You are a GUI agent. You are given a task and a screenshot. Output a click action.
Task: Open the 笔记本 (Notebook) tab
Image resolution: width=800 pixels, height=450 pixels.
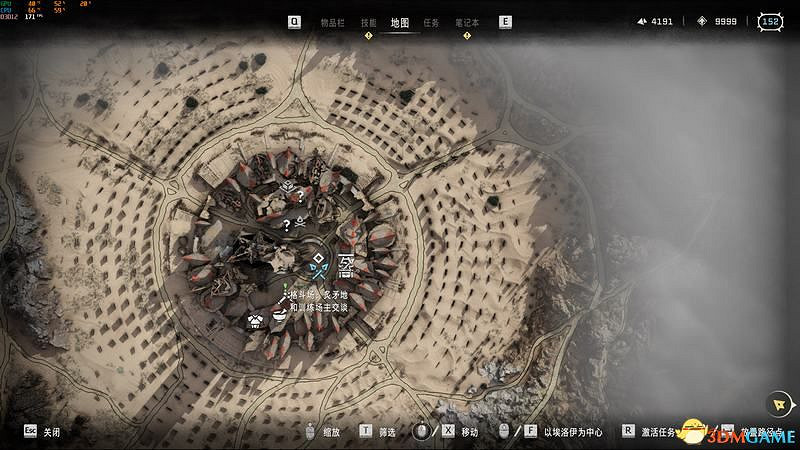pos(467,21)
